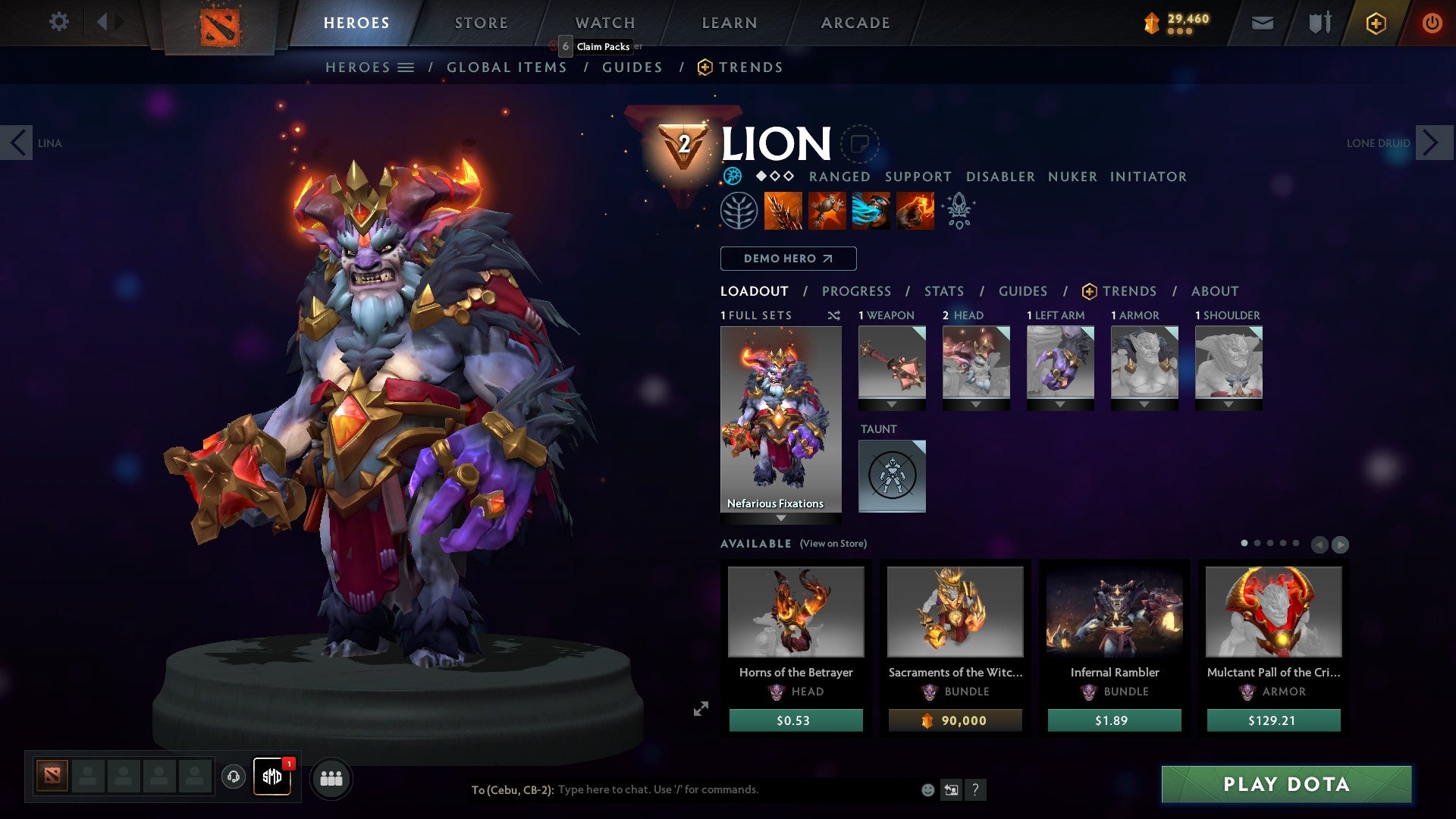Open the Hex ability icon
This screenshot has width=1456, height=819.
point(828,211)
